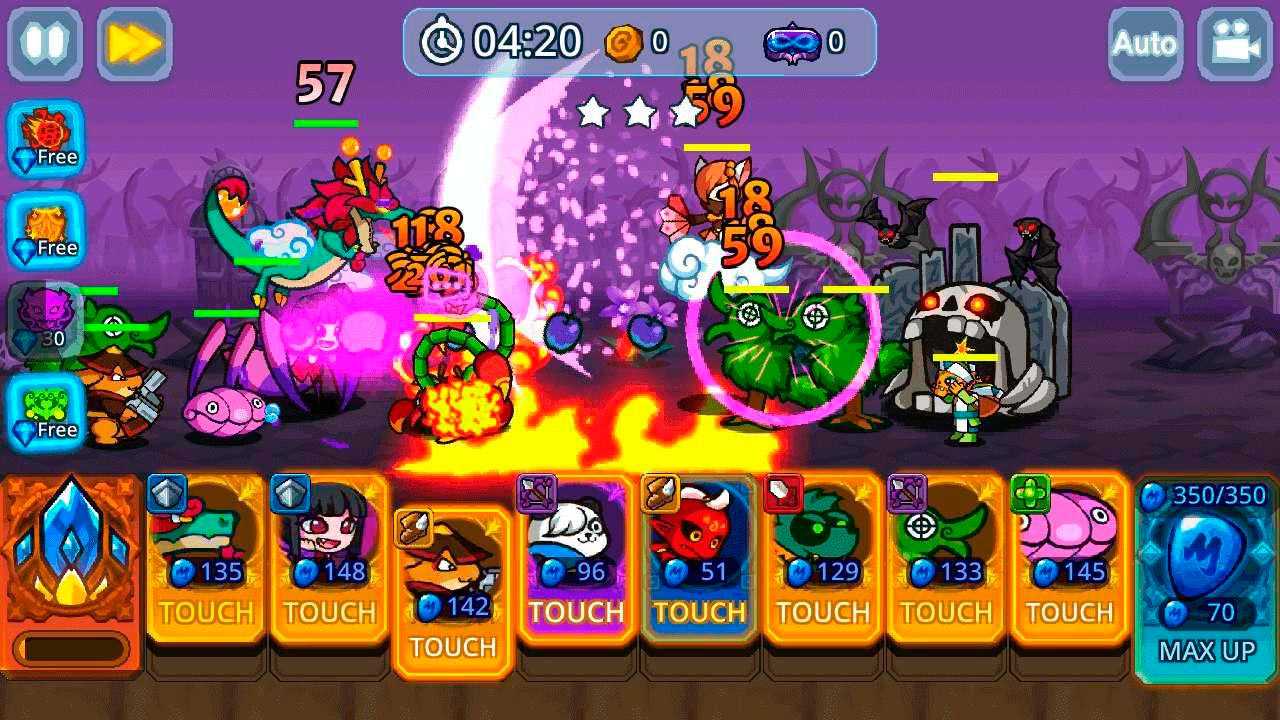Use the free orange fire skill
The width and height of the screenshot is (1280, 720).
(x=46, y=231)
